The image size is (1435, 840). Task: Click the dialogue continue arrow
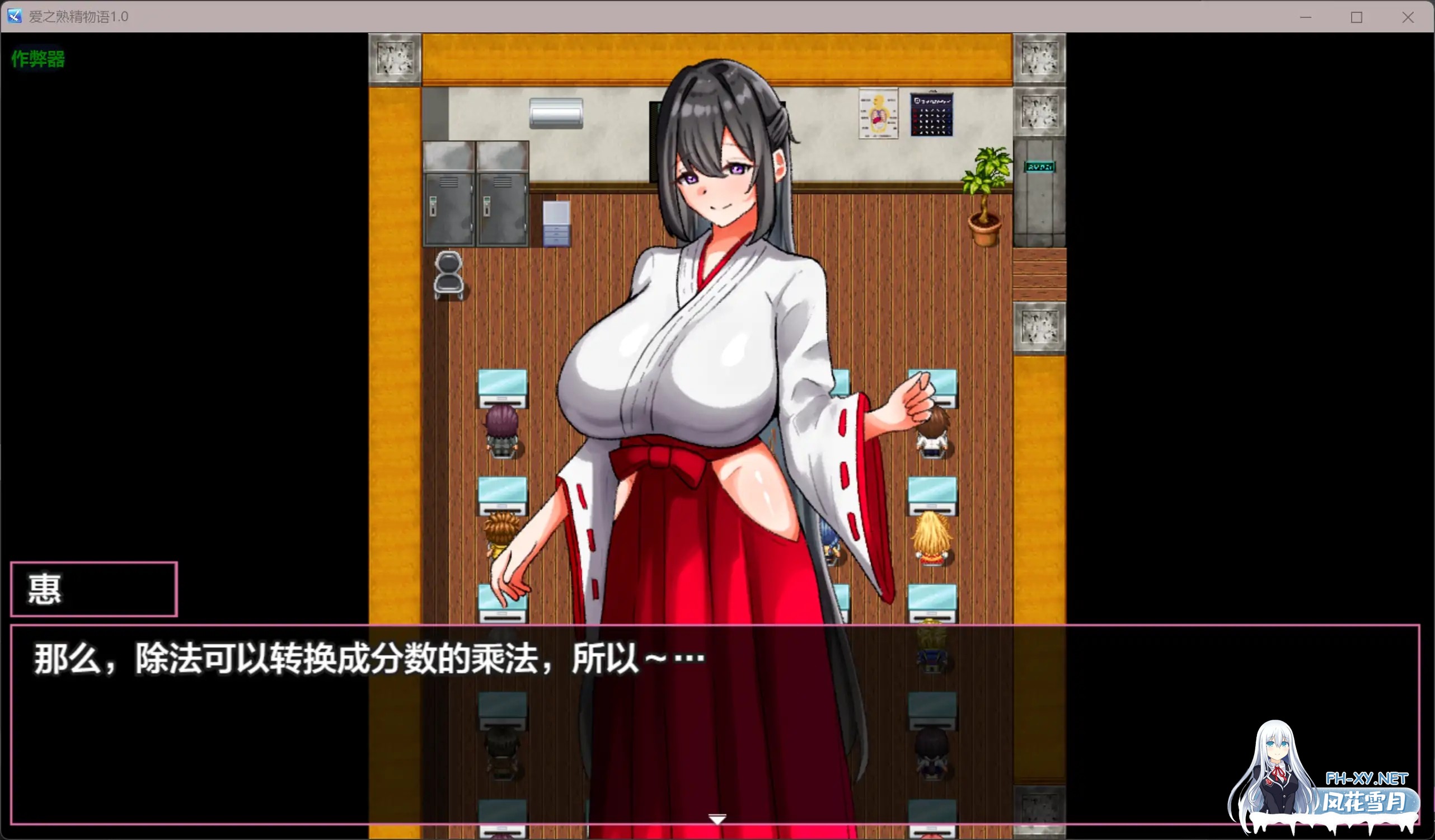[x=716, y=819]
